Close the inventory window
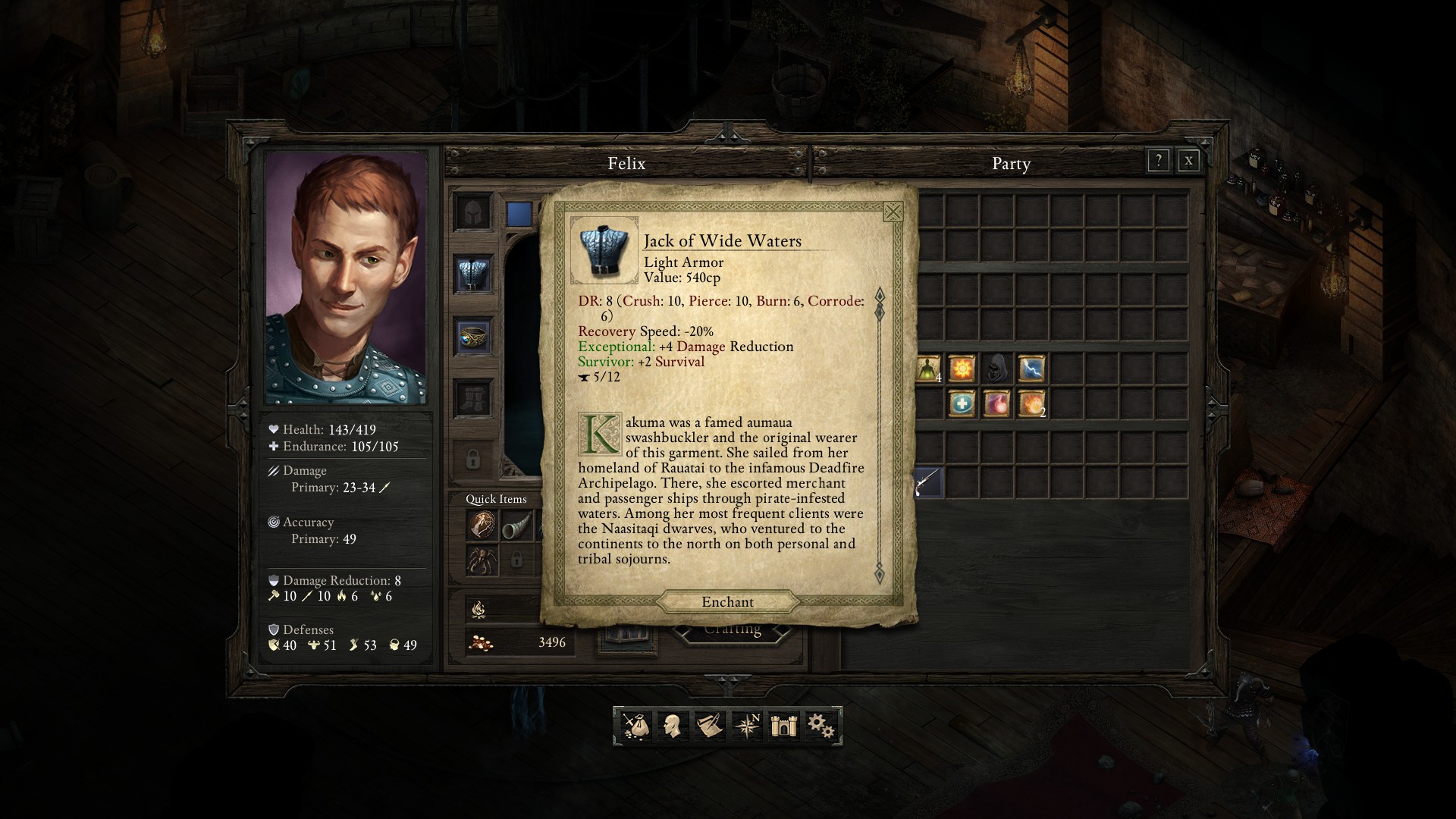The width and height of the screenshot is (1456, 819). pyautogui.click(x=1188, y=161)
